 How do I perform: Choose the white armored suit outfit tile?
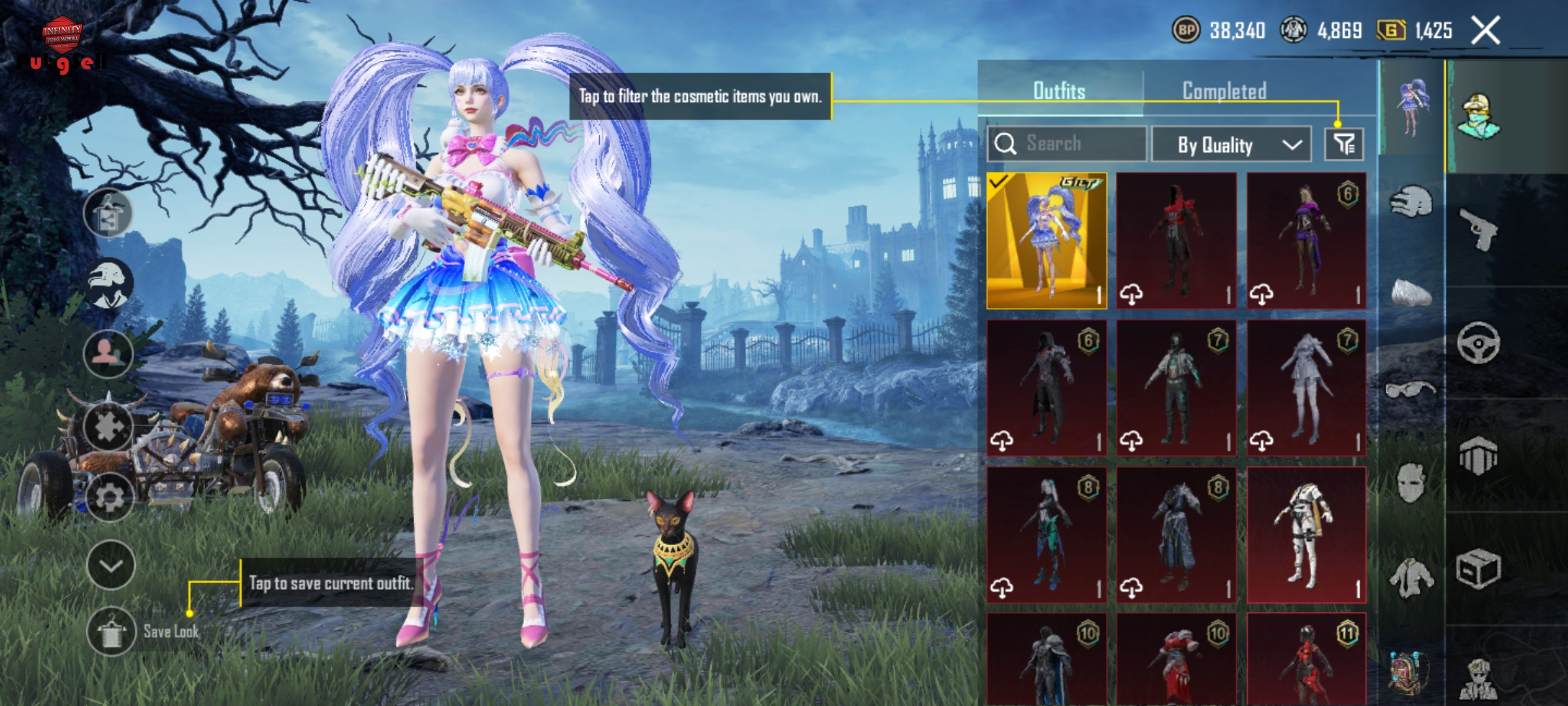coord(1306,534)
